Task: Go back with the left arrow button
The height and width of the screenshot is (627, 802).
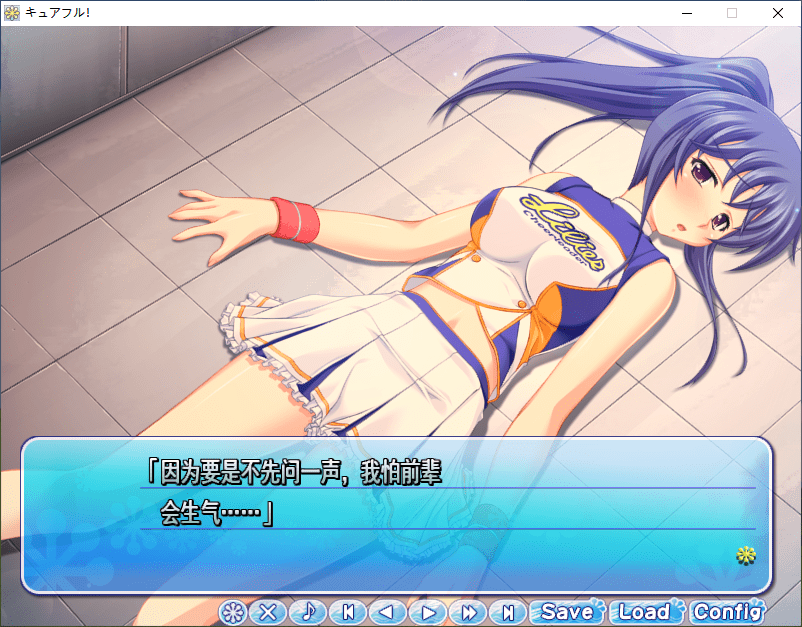Action: click(x=387, y=612)
